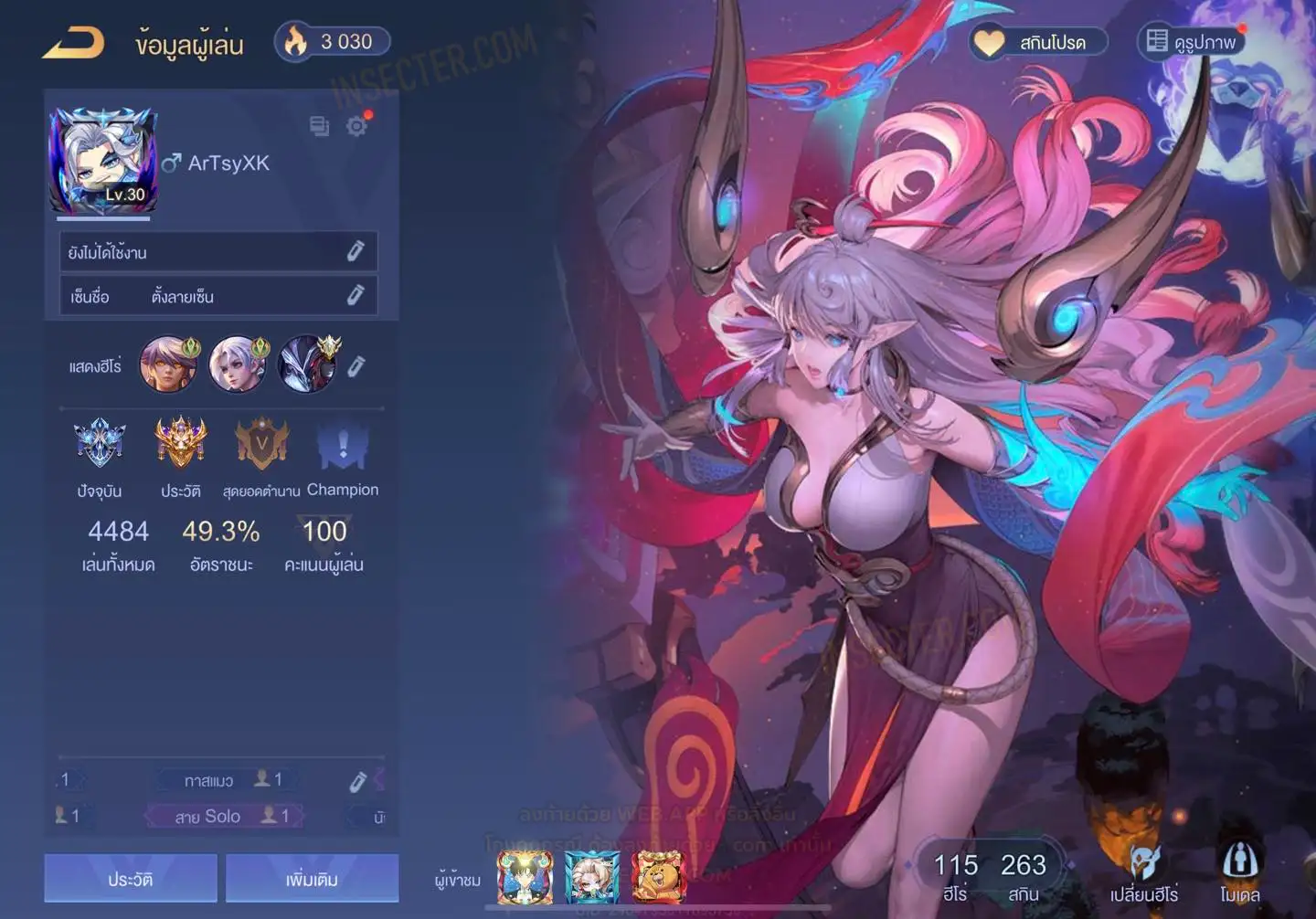
Task: Edit the แสดงฮีโร่ showcased heroes
Action: tap(356, 366)
